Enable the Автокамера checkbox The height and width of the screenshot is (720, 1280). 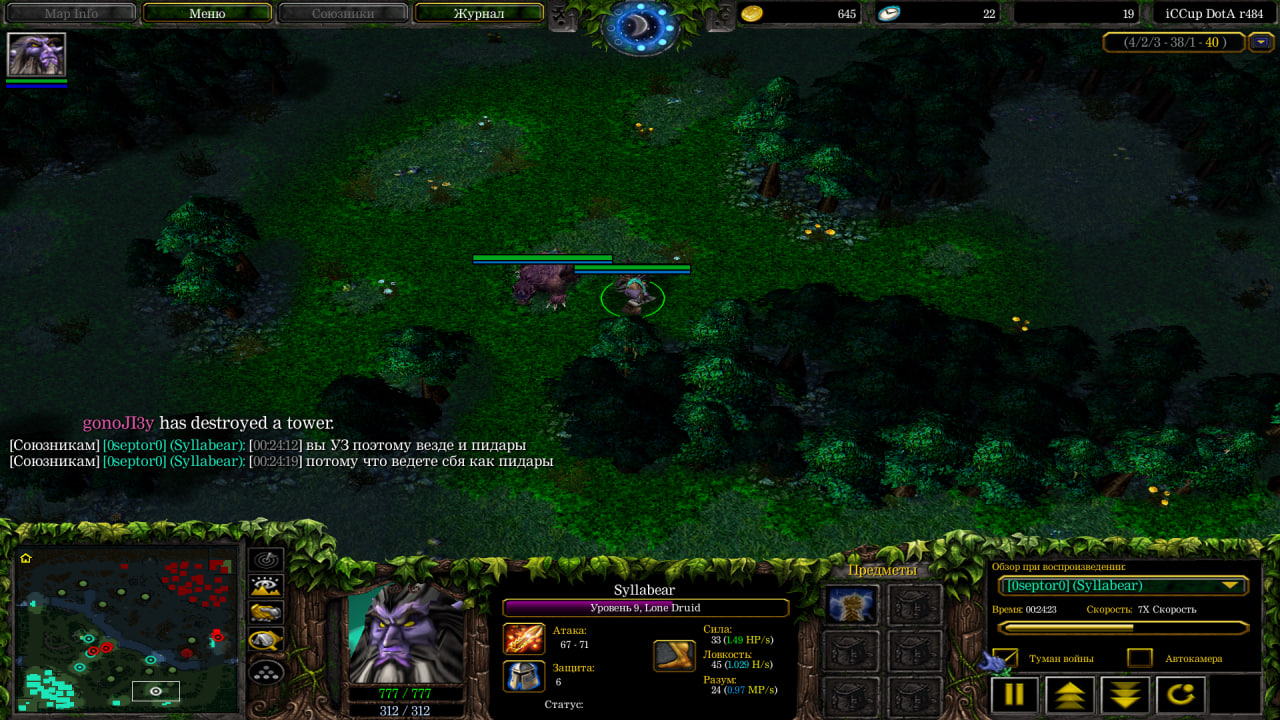[1140, 658]
